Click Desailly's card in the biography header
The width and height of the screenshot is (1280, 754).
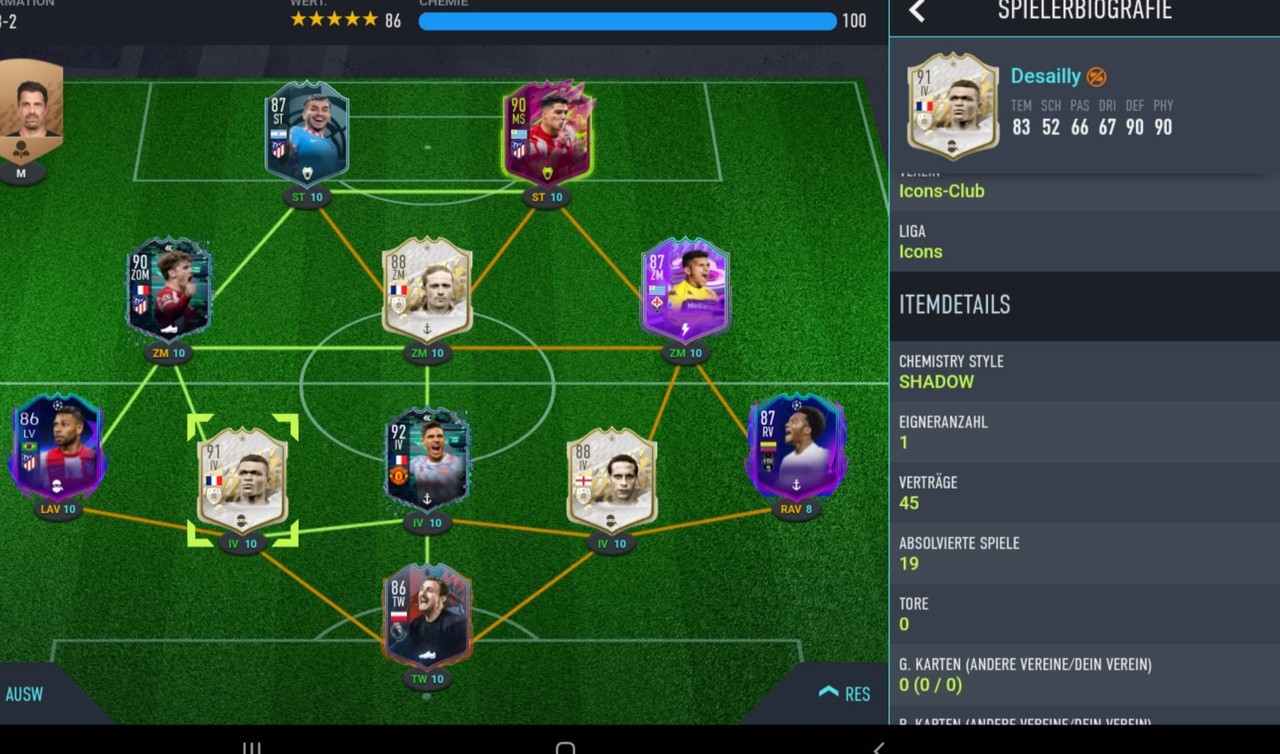[952, 106]
